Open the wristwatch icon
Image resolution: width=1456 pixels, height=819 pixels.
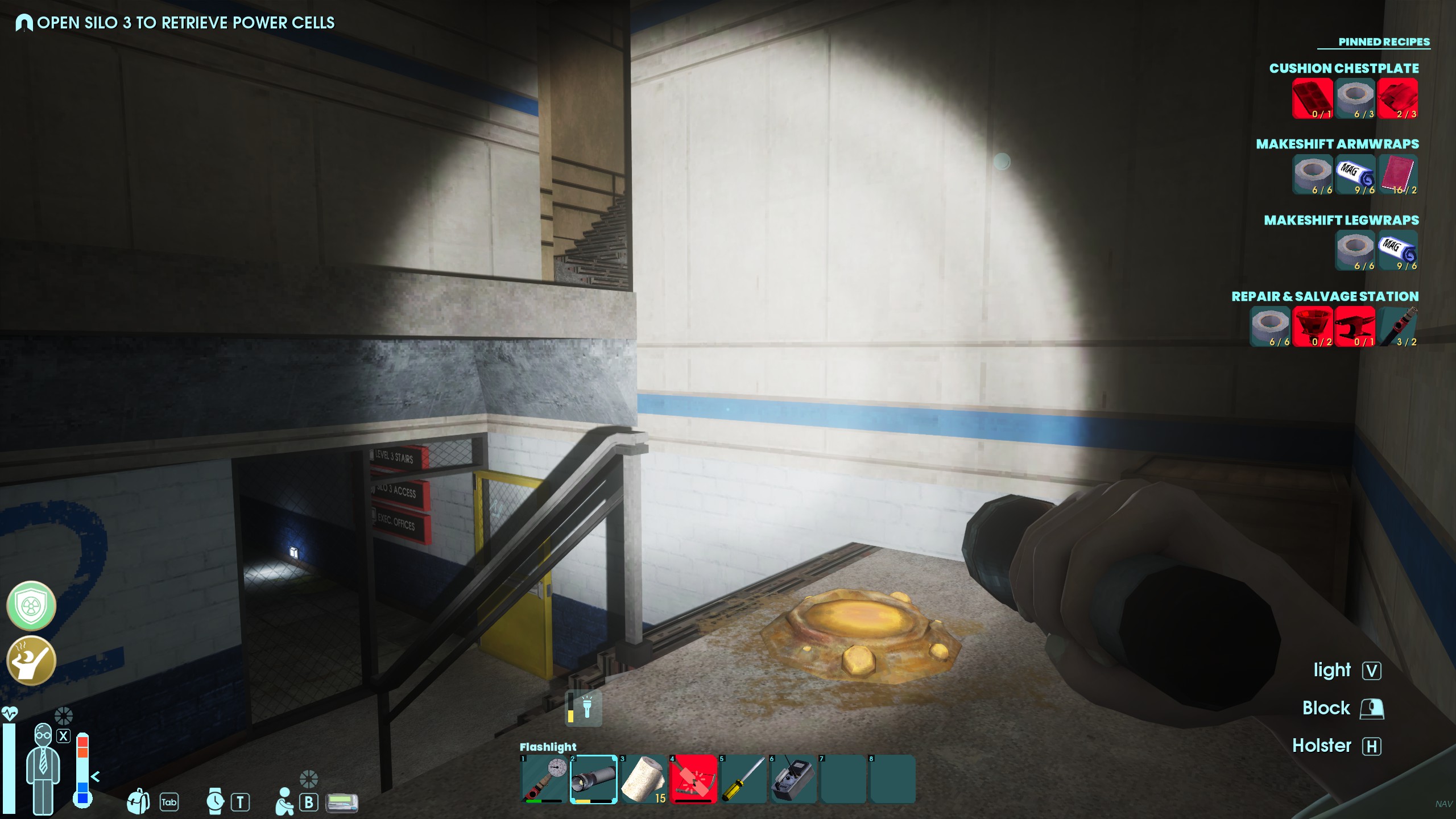point(215,801)
